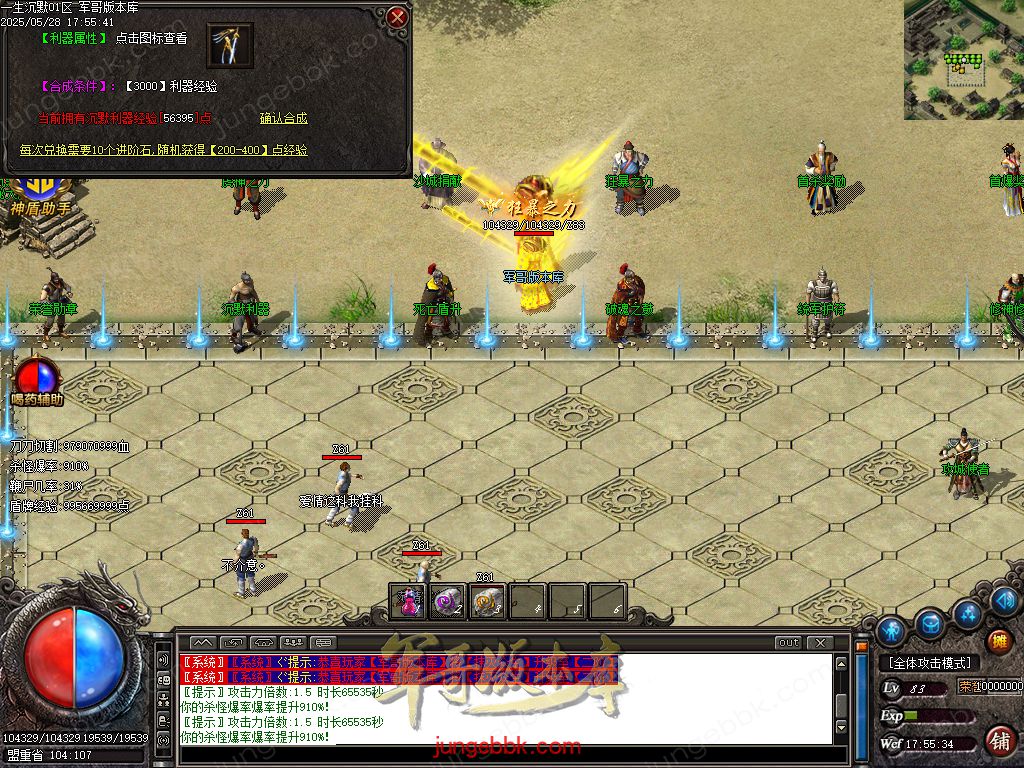This screenshot has width=1024, height=768.
Task: Toggle sound with the speaker button
Action: 163,661
